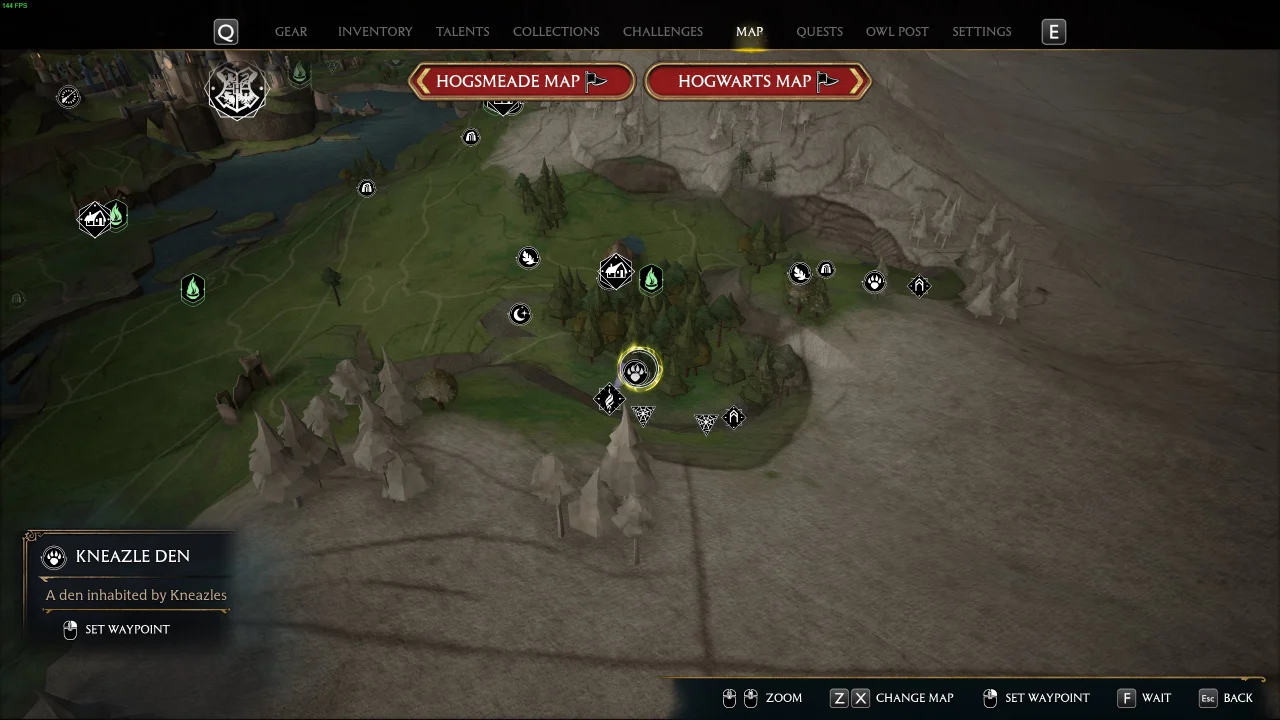Screen dimensions: 1280x720
Task: Switch to the Hogsmeade Map
Action: (522, 82)
